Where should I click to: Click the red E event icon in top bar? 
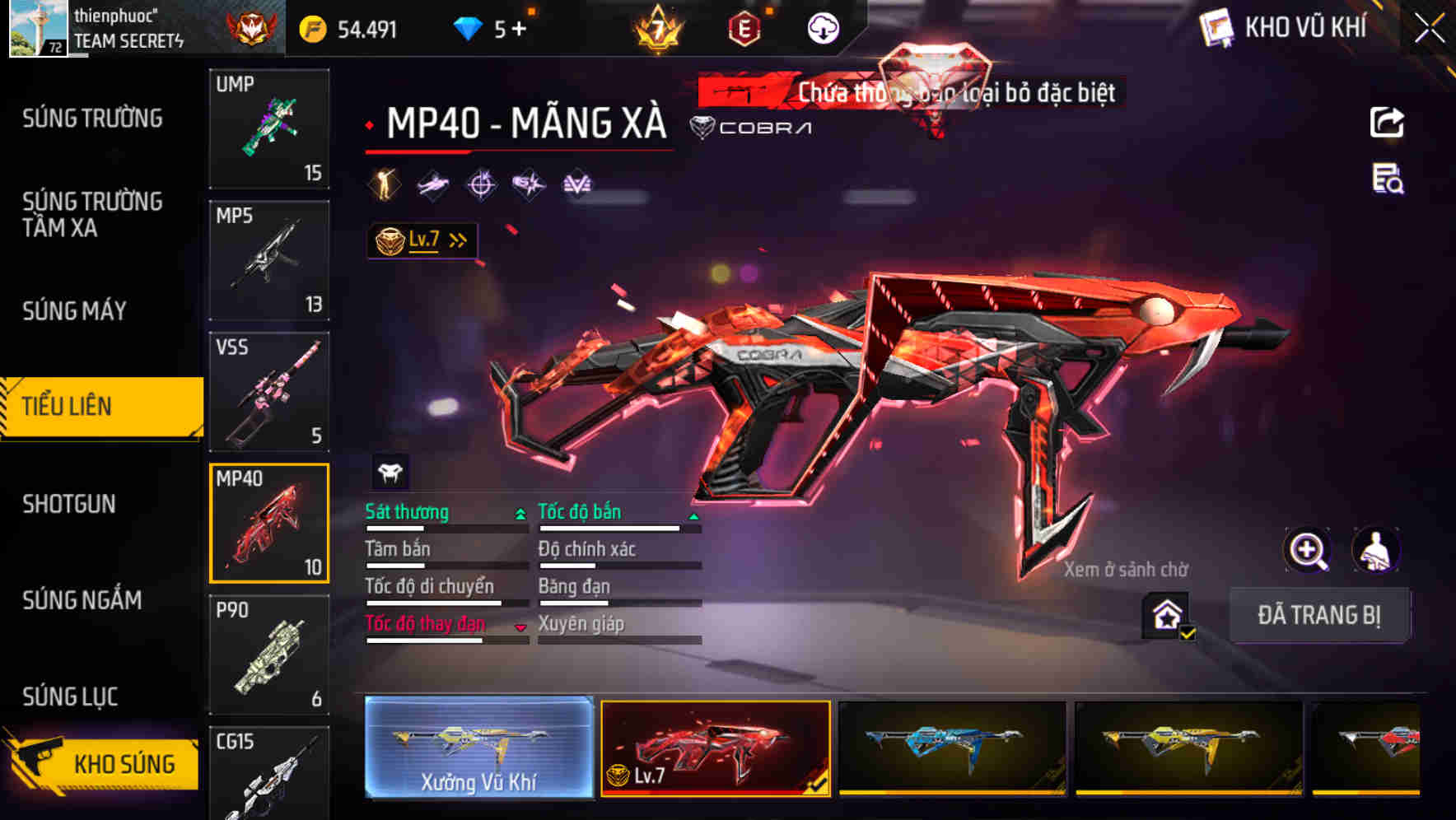744,29
